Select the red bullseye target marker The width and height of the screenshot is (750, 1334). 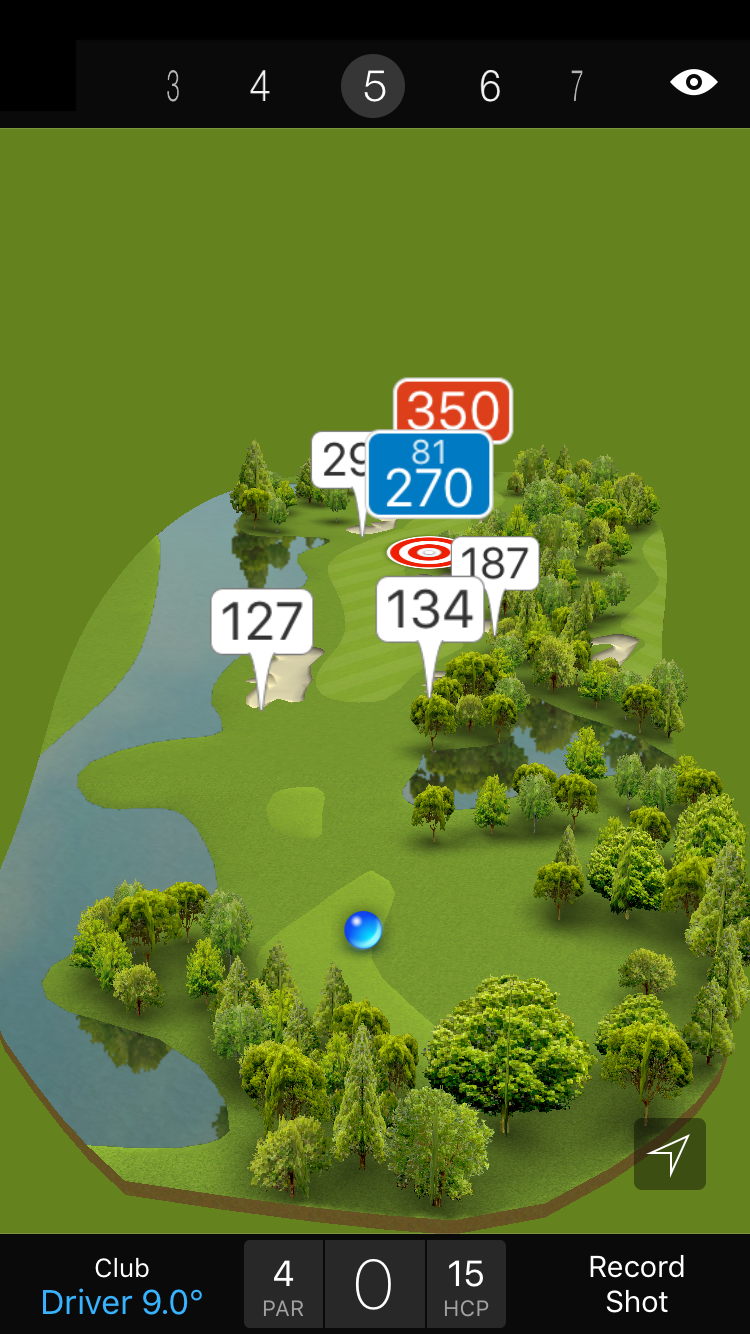click(x=423, y=552)
